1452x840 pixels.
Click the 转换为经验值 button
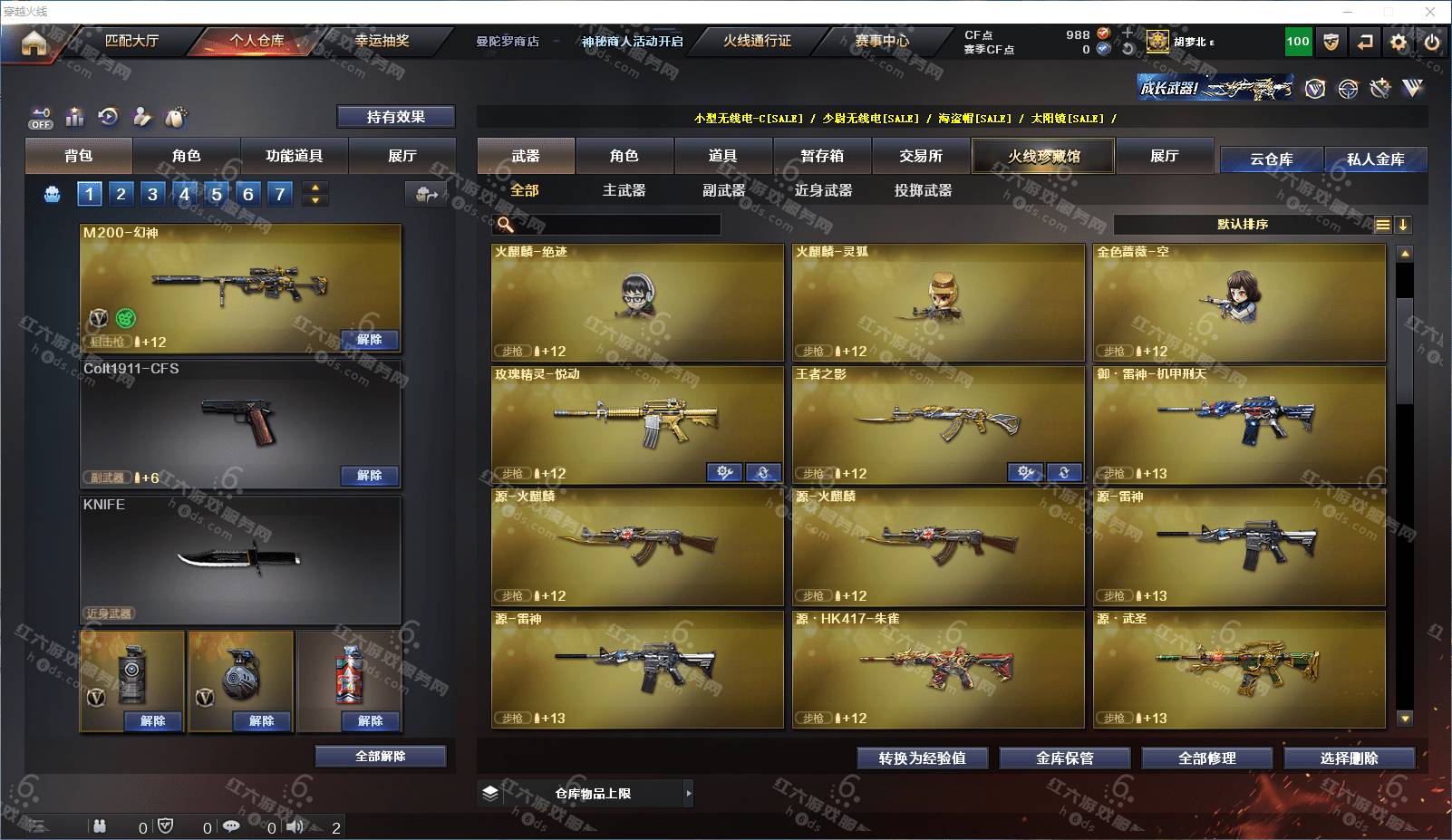click(x=922, y=758)
